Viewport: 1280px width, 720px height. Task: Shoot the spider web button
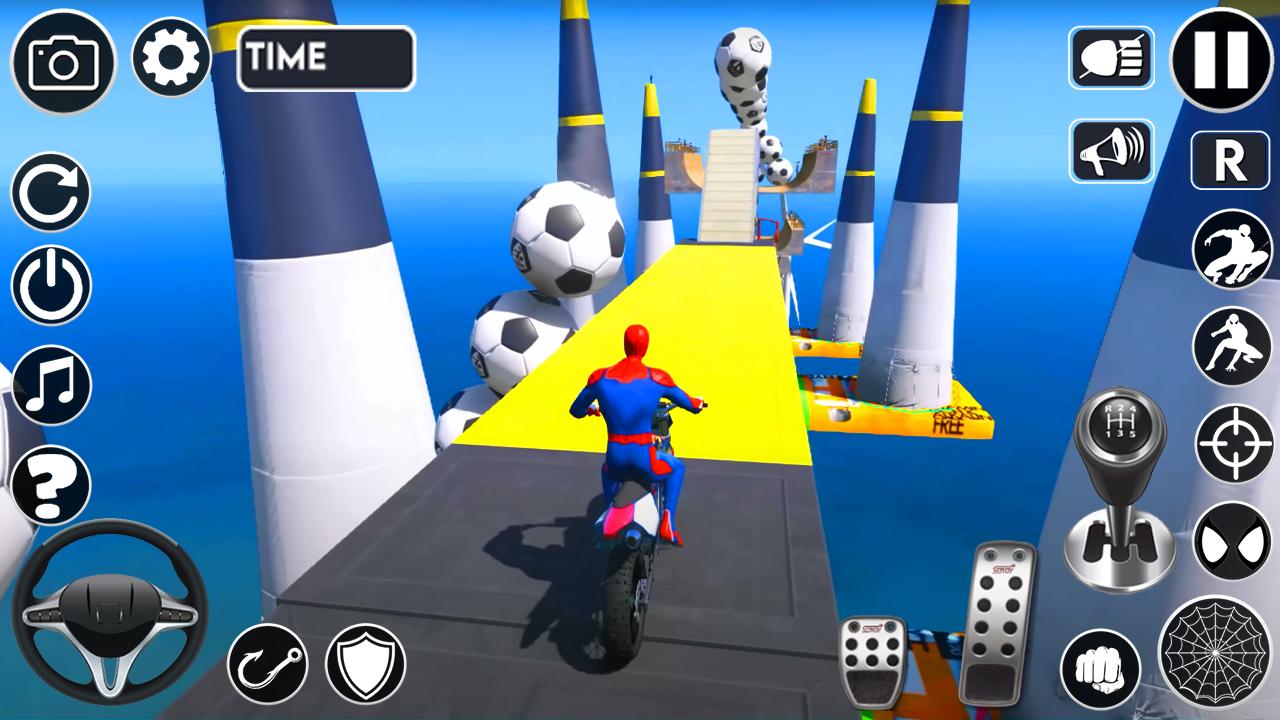[x=1215, y=650]
